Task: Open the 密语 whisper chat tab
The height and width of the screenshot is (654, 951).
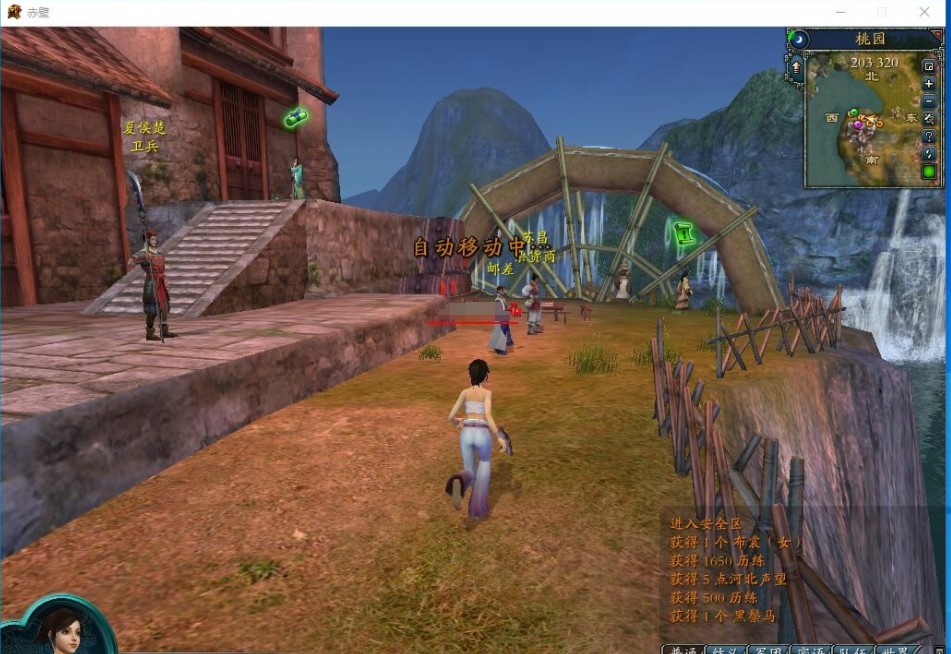Action: click(x=810, y=650)
